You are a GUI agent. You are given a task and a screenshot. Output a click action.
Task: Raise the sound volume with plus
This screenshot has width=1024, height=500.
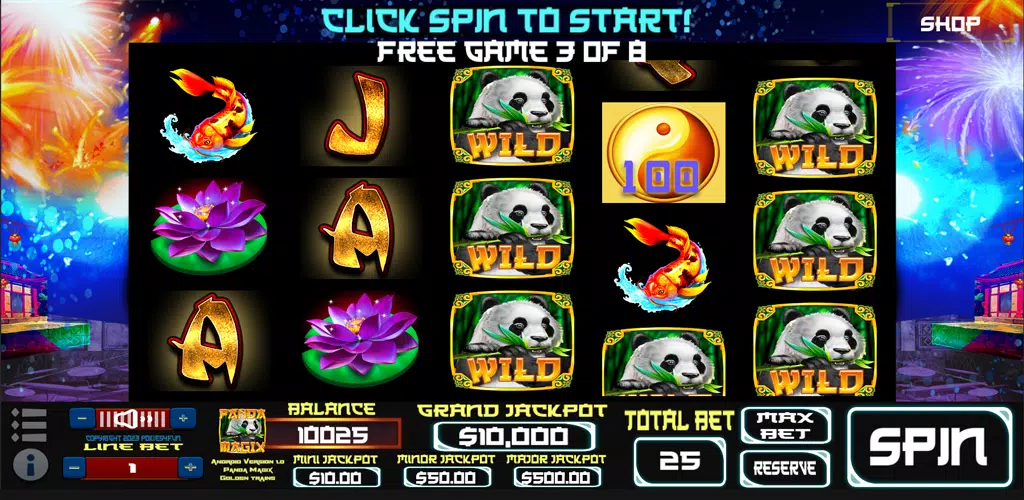pyautogui.click(x=183, y=418)
